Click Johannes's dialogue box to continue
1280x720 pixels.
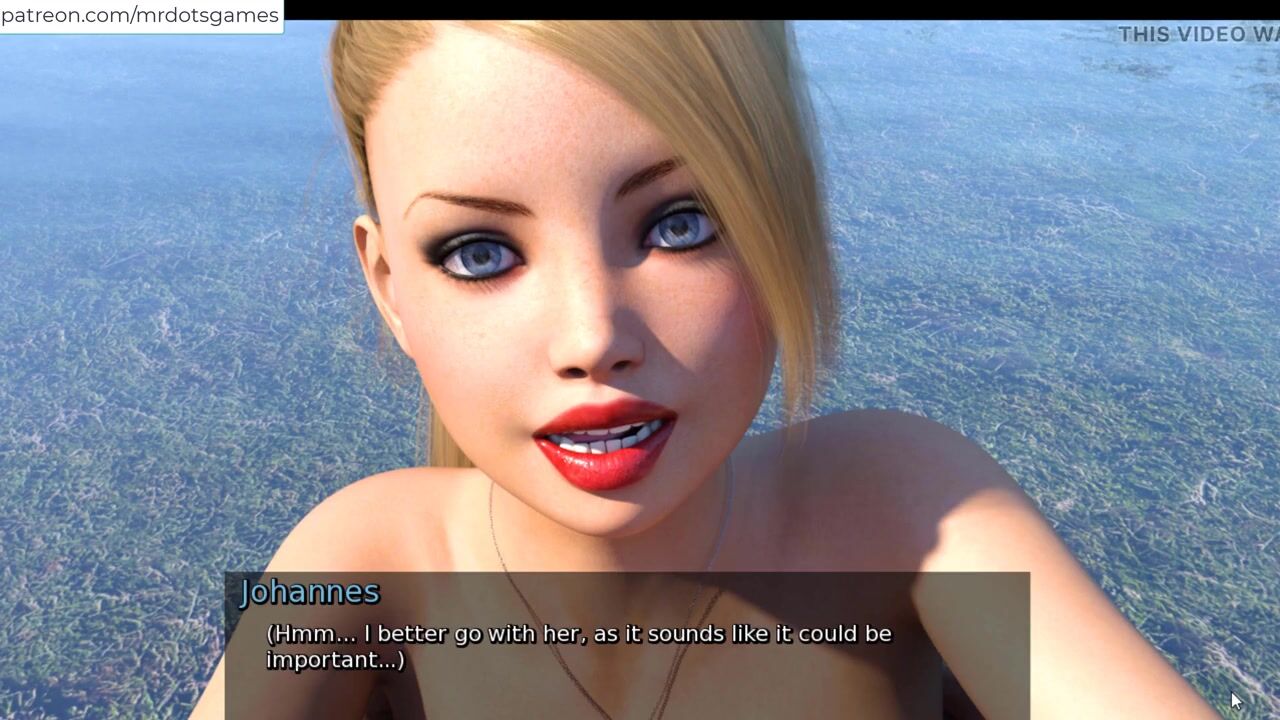pos(626,645)
